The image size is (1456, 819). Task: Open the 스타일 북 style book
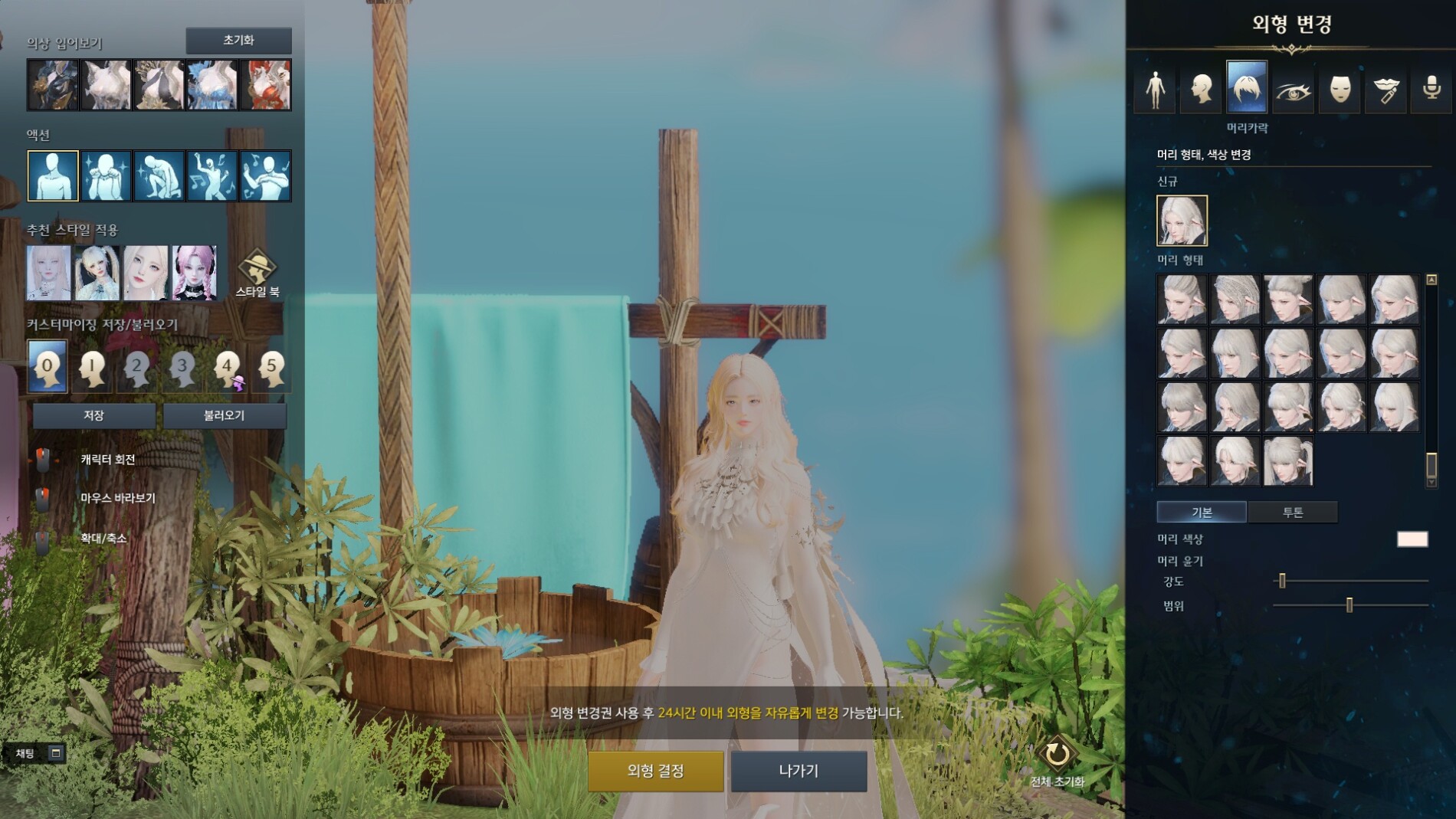(x=257, y=274)
